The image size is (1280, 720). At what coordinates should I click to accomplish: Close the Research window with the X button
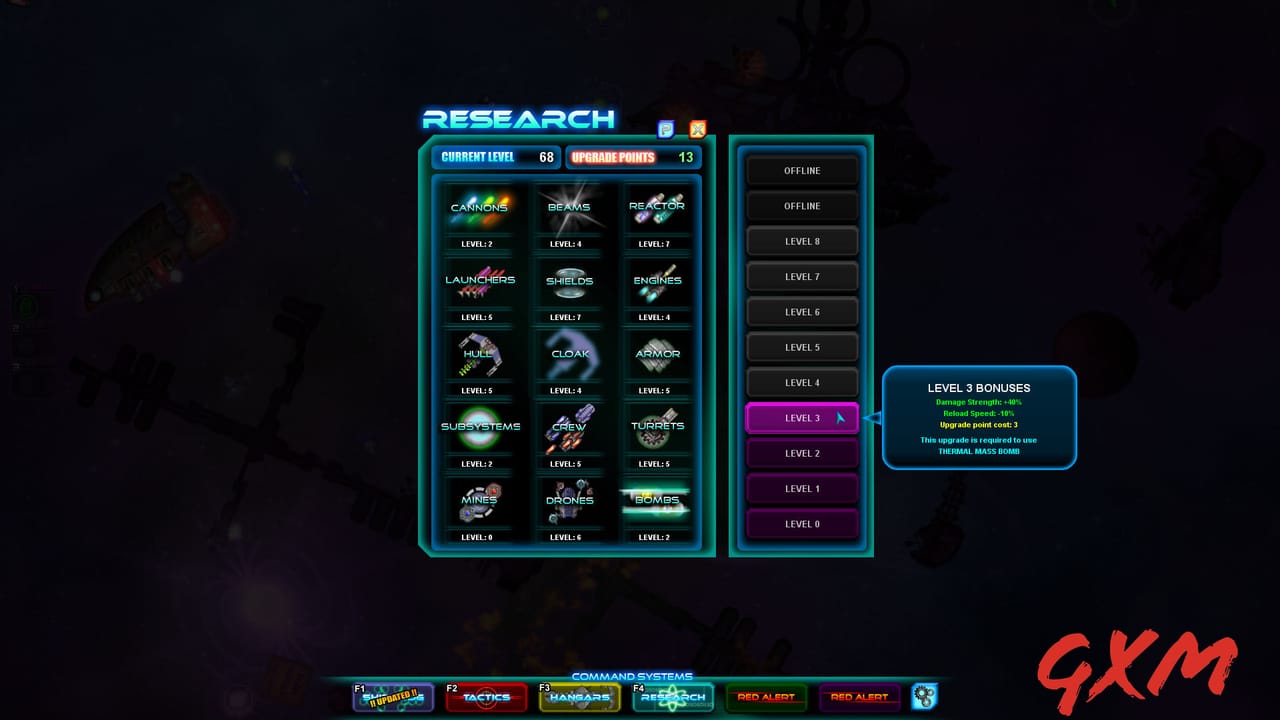click(x=698, y=129)
